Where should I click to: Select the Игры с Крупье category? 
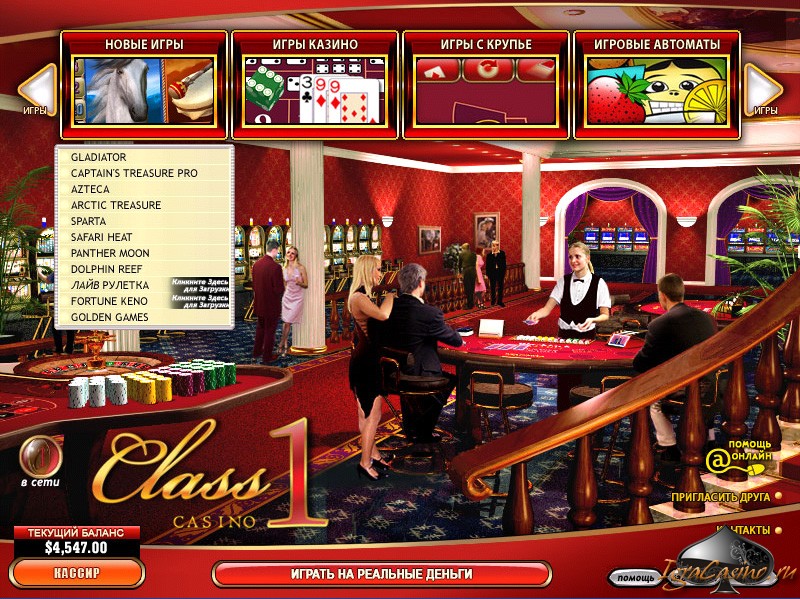point(486,84)
